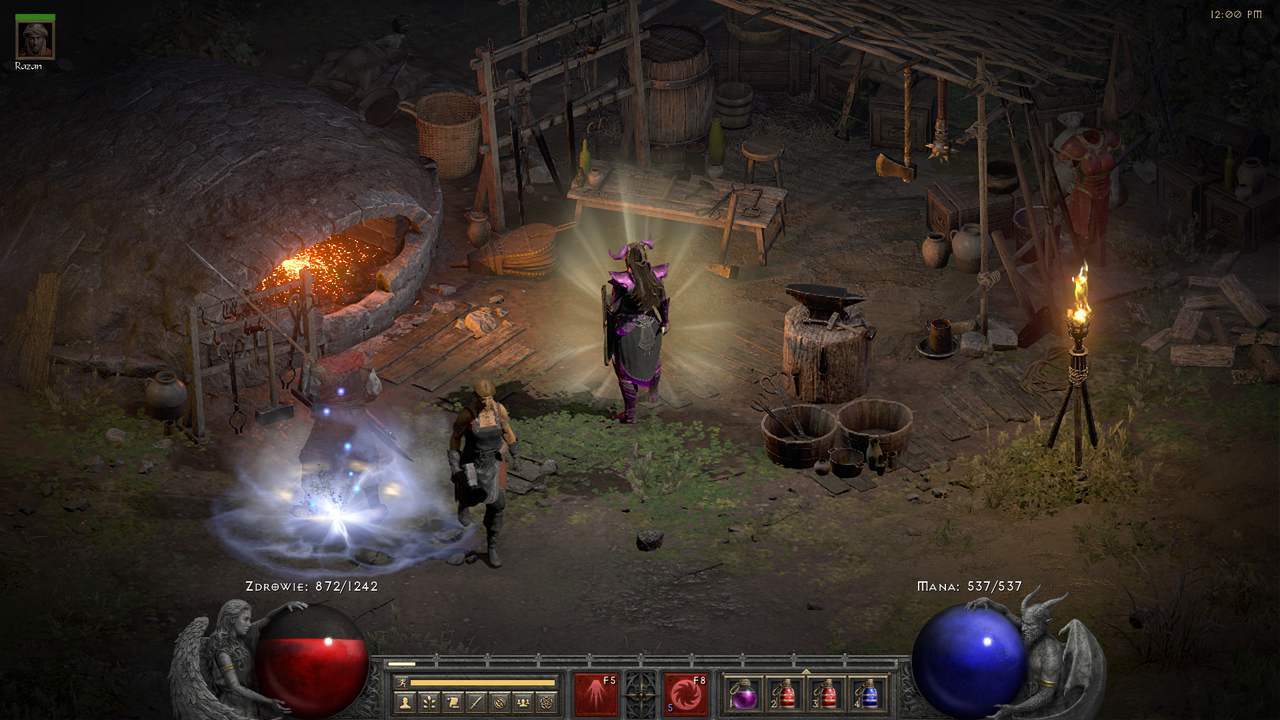Image resolution: width=1280 pixels, height=720 pixels.
Task: Open the party button with two figures
Action: [x=522, y=702]
